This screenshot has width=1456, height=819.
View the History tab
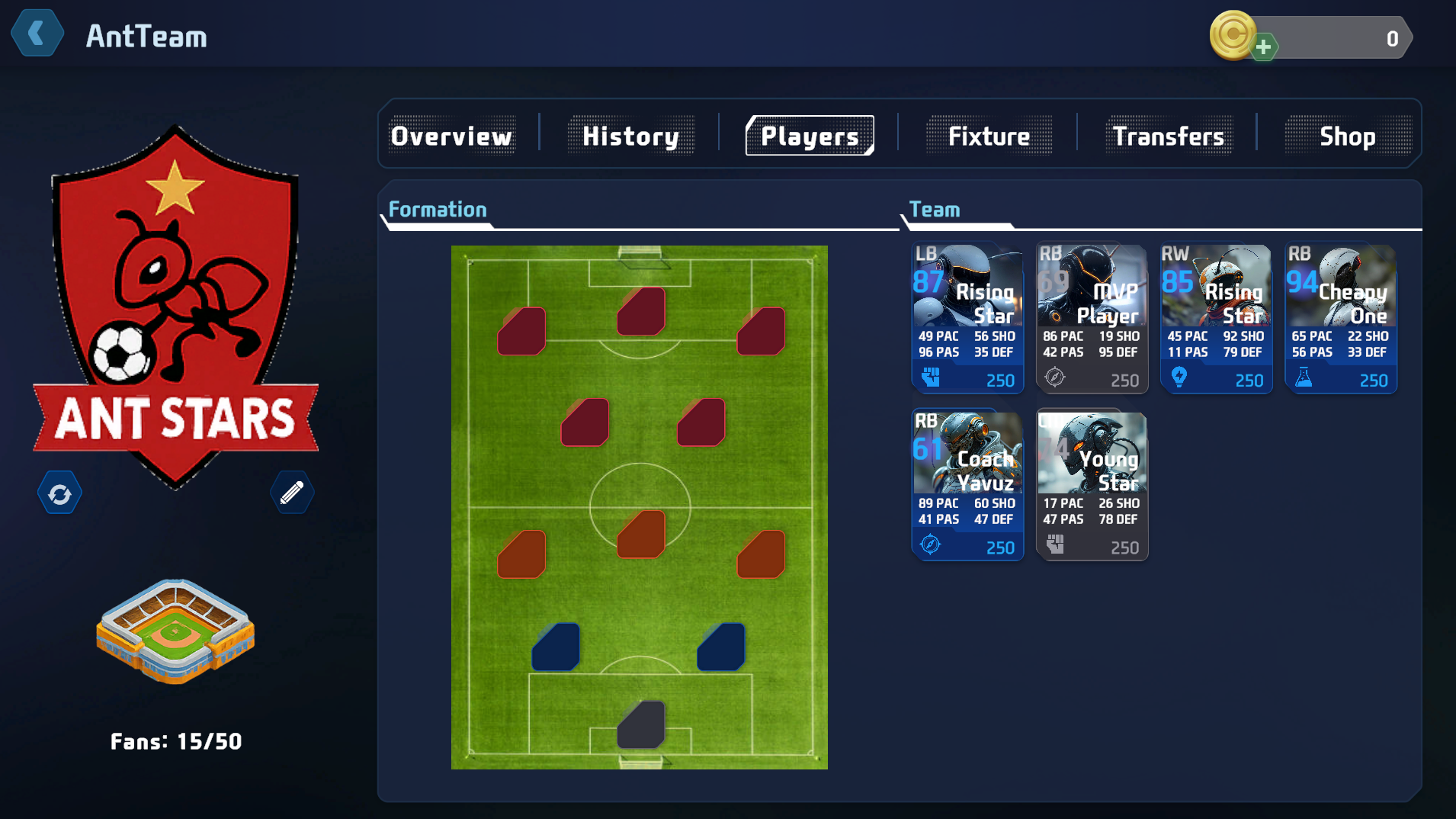631,136
